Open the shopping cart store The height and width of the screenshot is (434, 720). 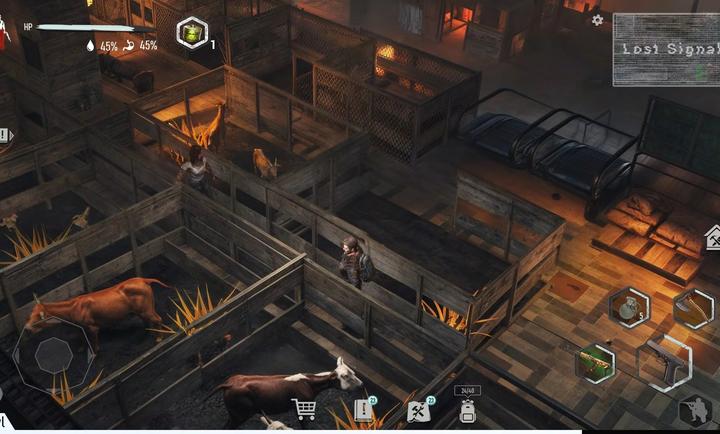[x=304, y=409]
